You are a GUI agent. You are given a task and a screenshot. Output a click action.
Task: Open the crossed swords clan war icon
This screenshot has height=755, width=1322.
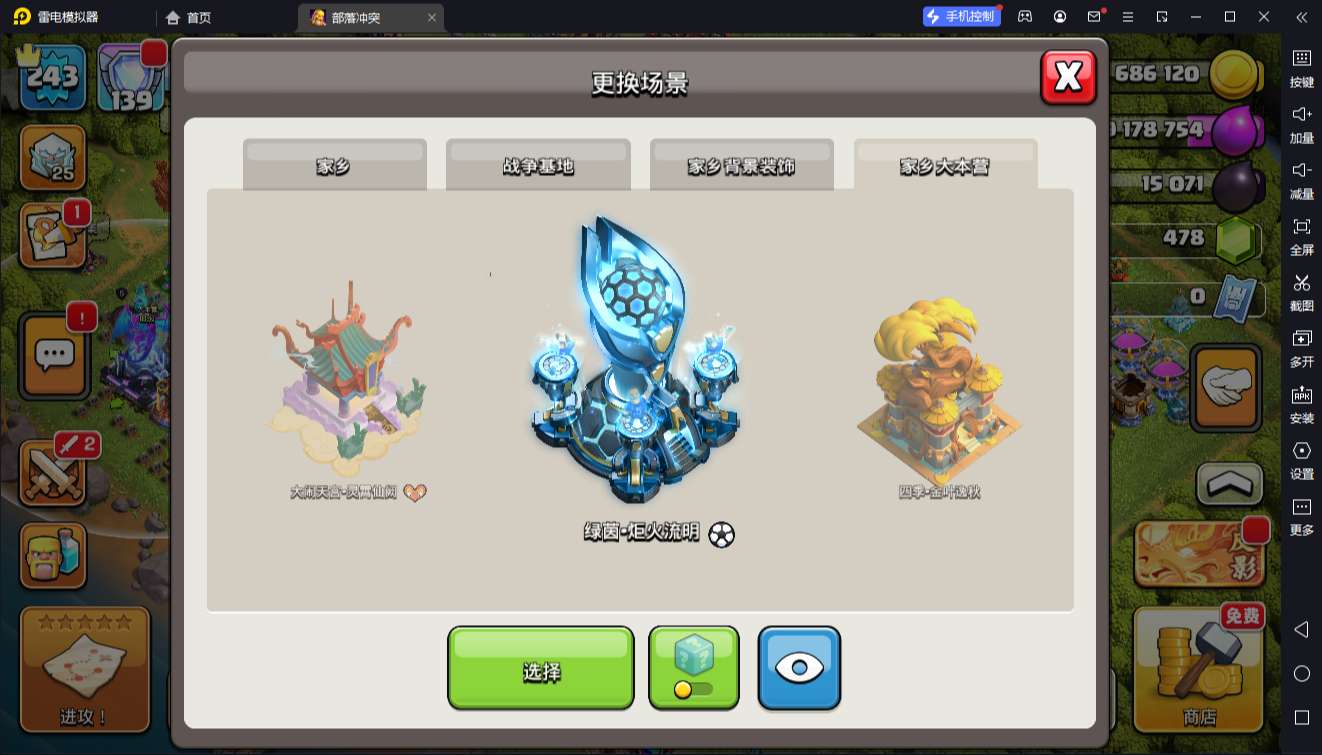[x=54, y=473]
